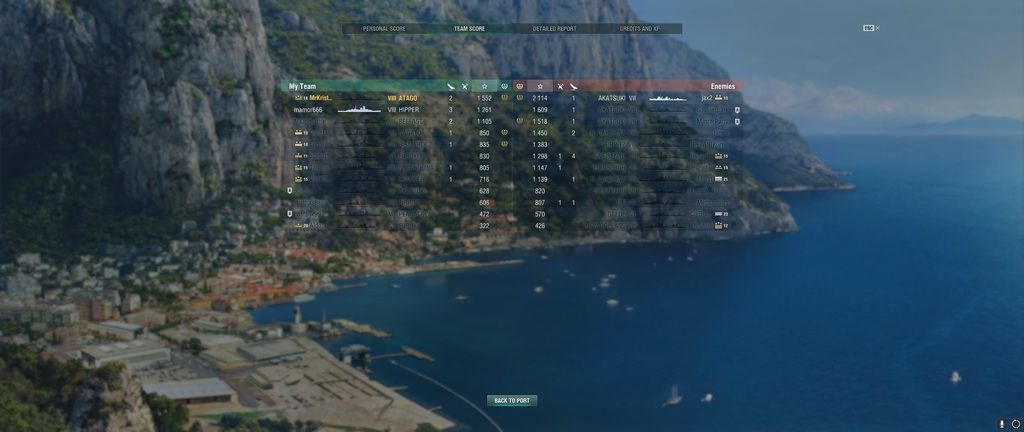View the Credits and XP tab
The height and width of the screenshot is (432, 1024).
tap(639, 29)
